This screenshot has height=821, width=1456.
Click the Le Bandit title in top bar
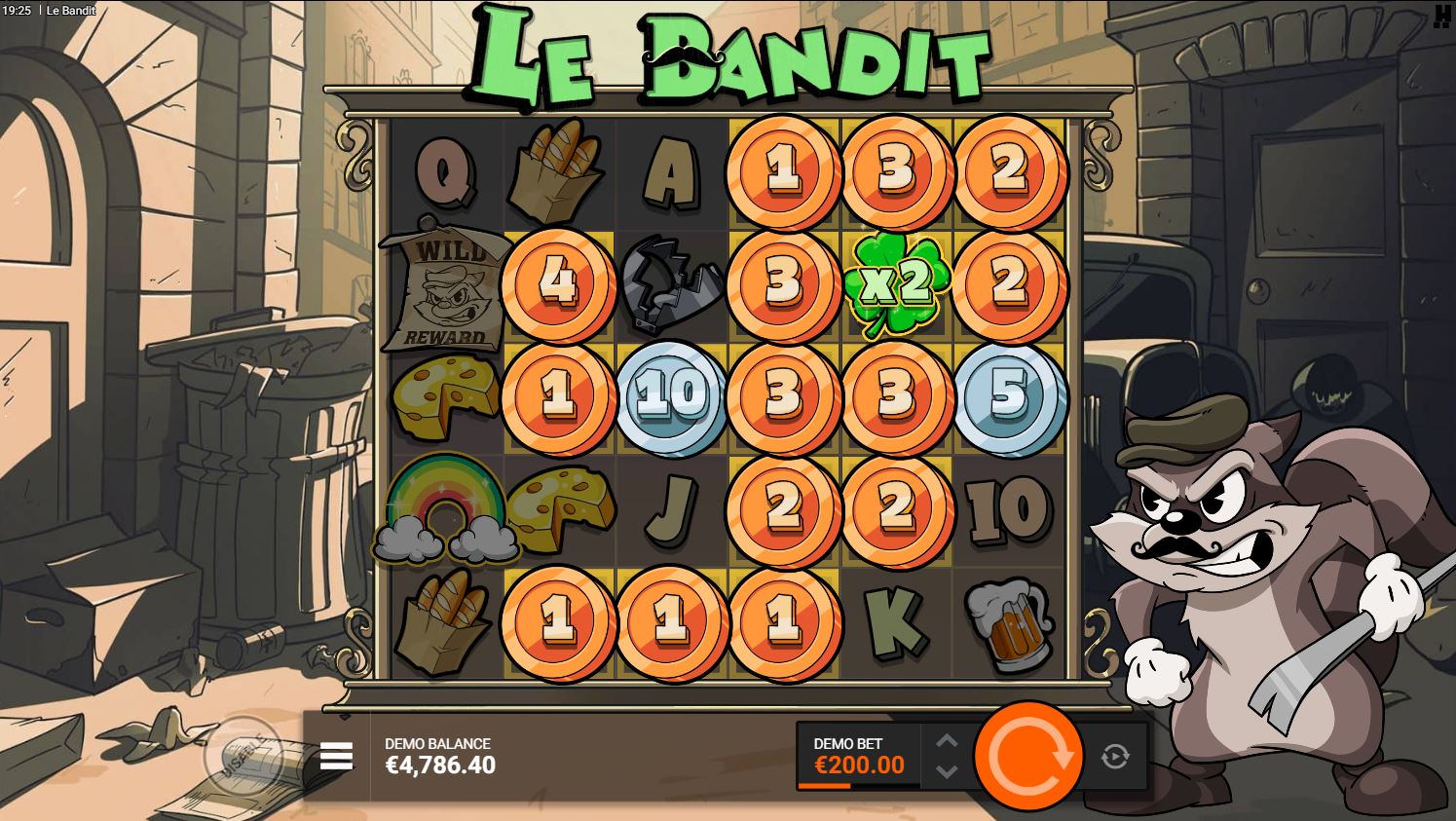pos(70,9)
